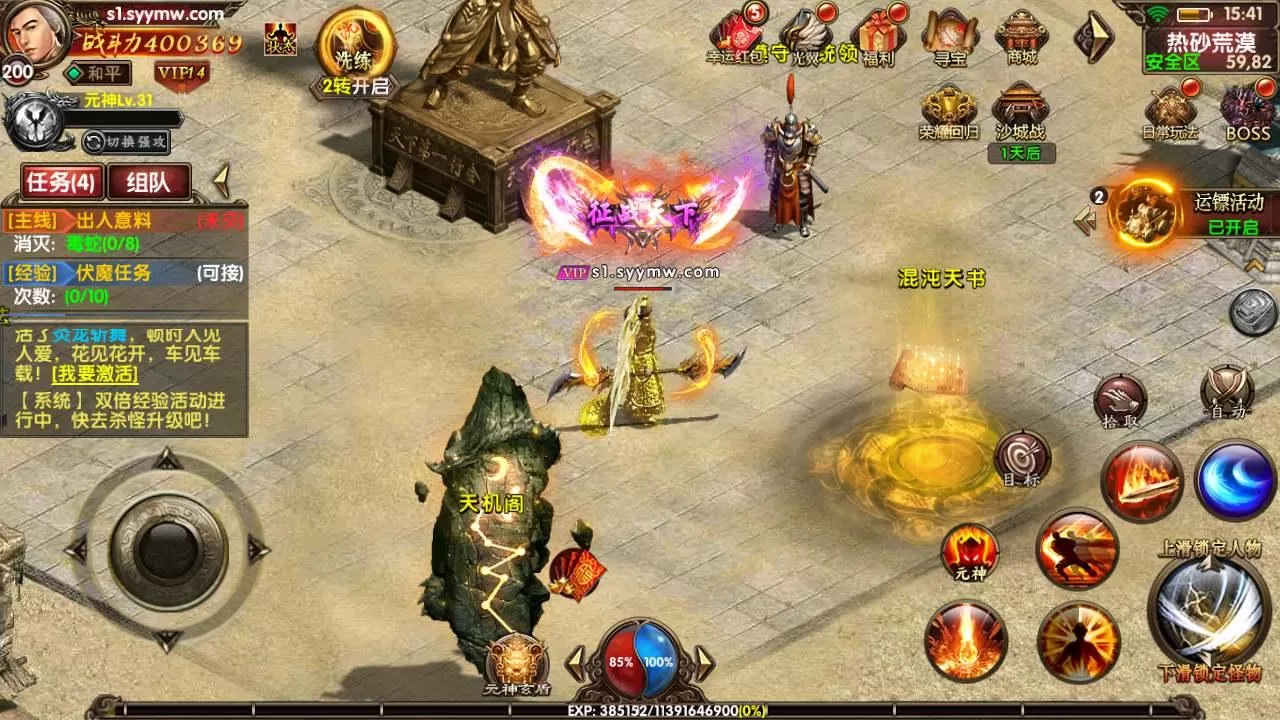
Task: Open the 任务(4) quest tab
Action: [x=61, y=182]
